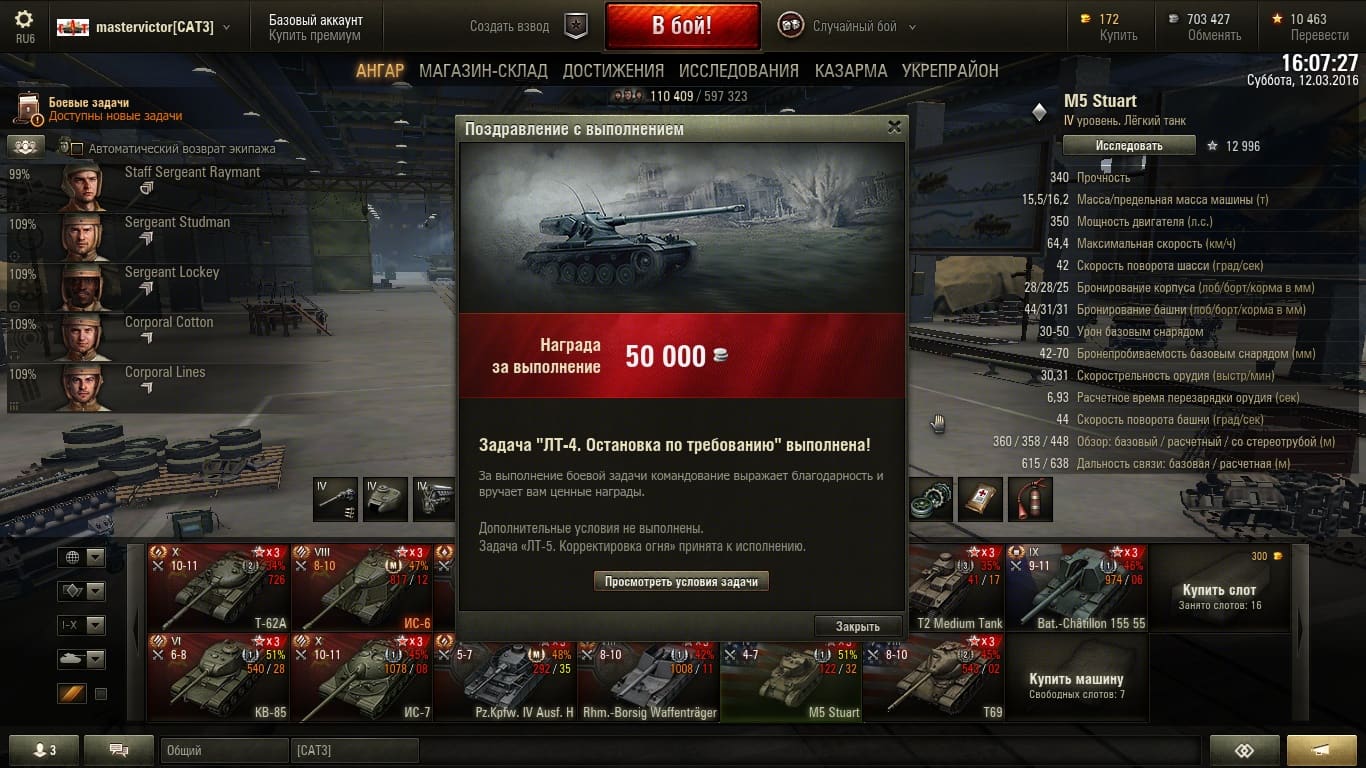This screenshot has width=1366, height=768.
Task: Click the "Исследовать" button for M5 Stuart
Action: tap(1128, 146)
